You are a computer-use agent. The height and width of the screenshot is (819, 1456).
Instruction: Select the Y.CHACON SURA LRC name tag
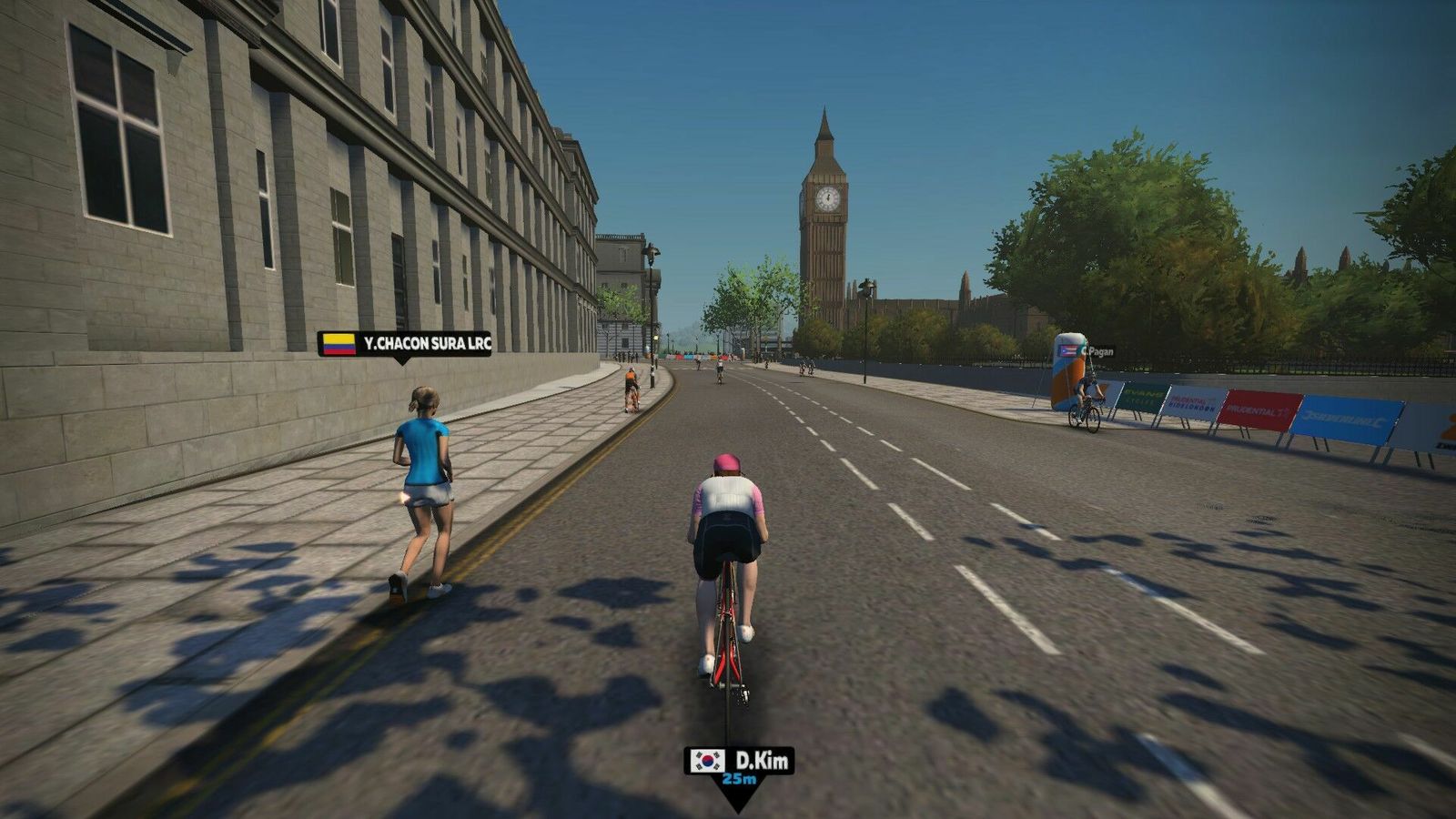tap(404, 344)
